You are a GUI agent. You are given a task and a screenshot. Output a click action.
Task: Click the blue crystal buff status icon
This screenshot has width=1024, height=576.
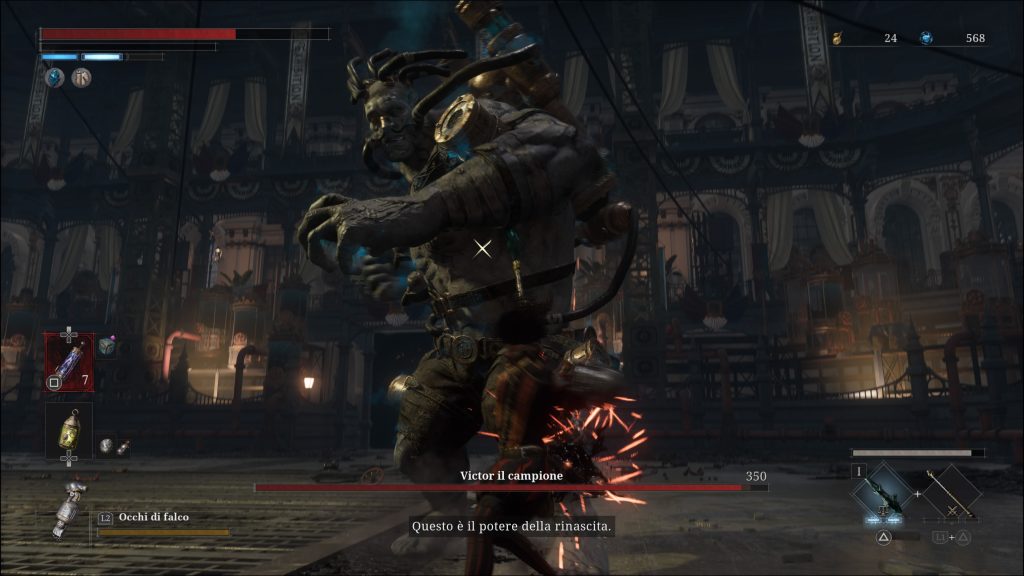coord(54,78)
